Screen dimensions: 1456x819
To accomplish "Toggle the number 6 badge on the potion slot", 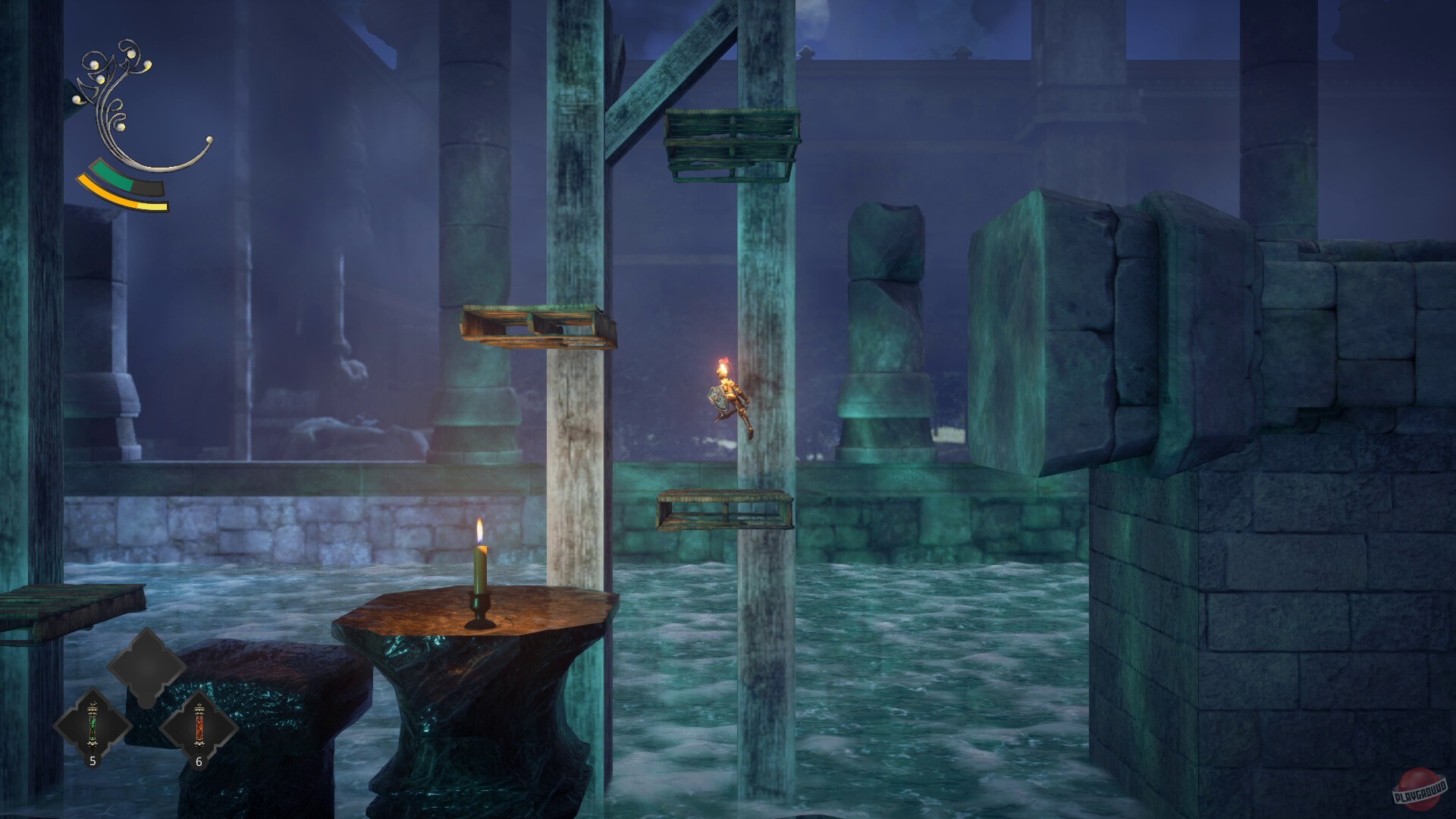I will coord(199,762).
